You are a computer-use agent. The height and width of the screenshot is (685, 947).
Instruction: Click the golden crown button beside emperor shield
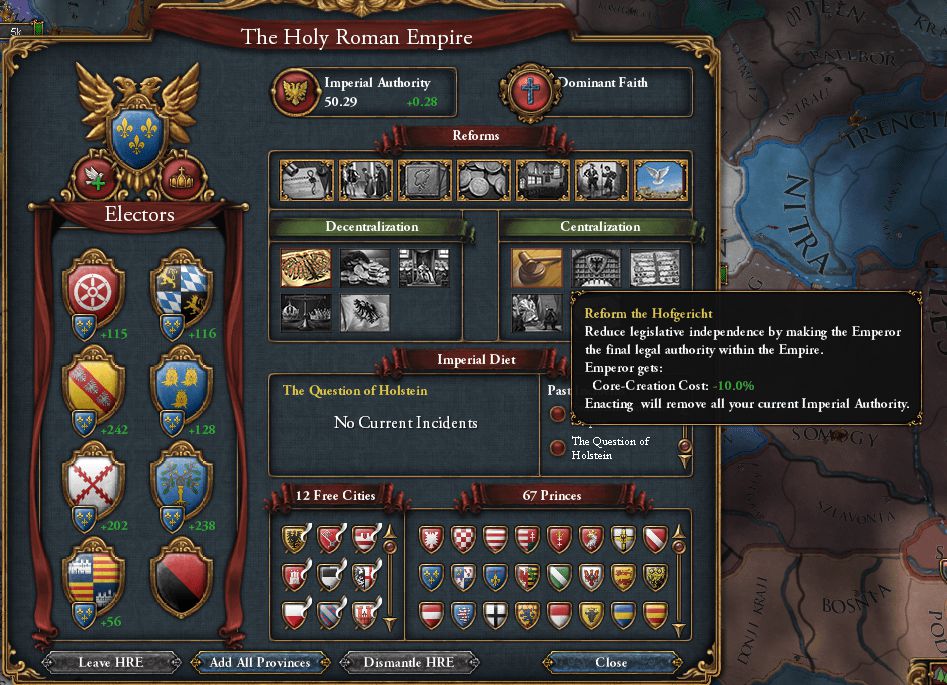[x=182, y=177]
